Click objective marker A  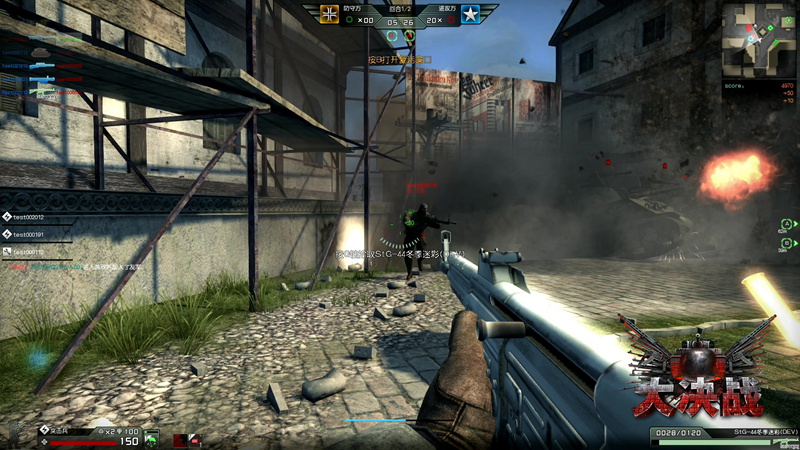787,224
